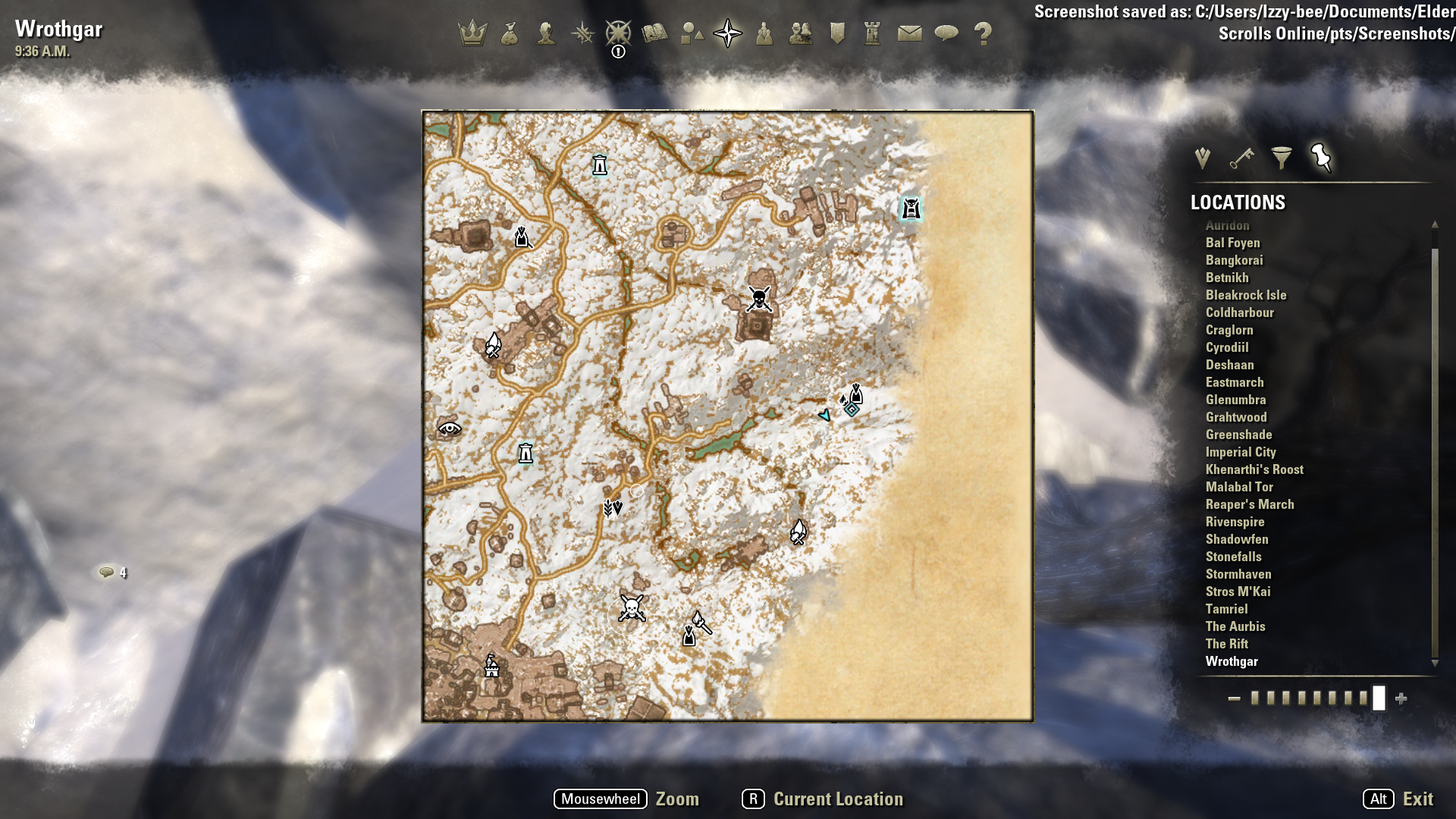Switch to the quests chevron tab
Image resolution: width=1456 pixels, height=819 pixels.
click(x=1202, y=158)
